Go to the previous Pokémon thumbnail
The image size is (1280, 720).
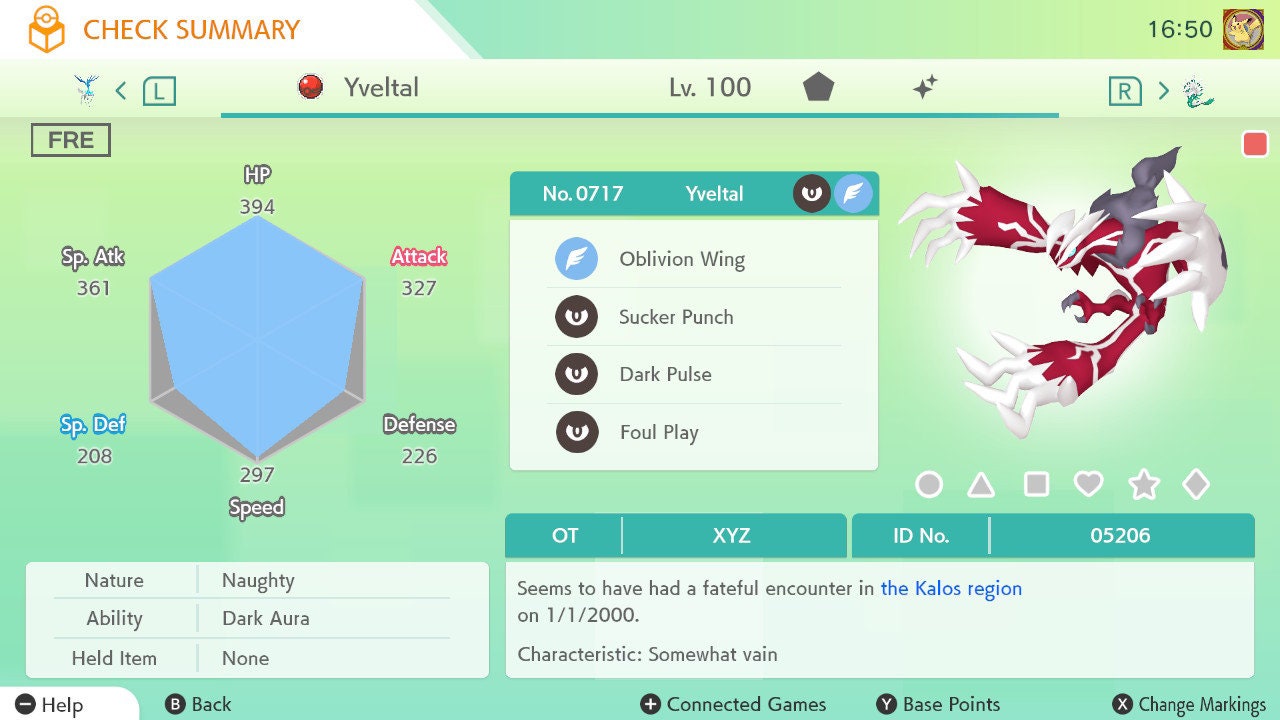[88, 91]
